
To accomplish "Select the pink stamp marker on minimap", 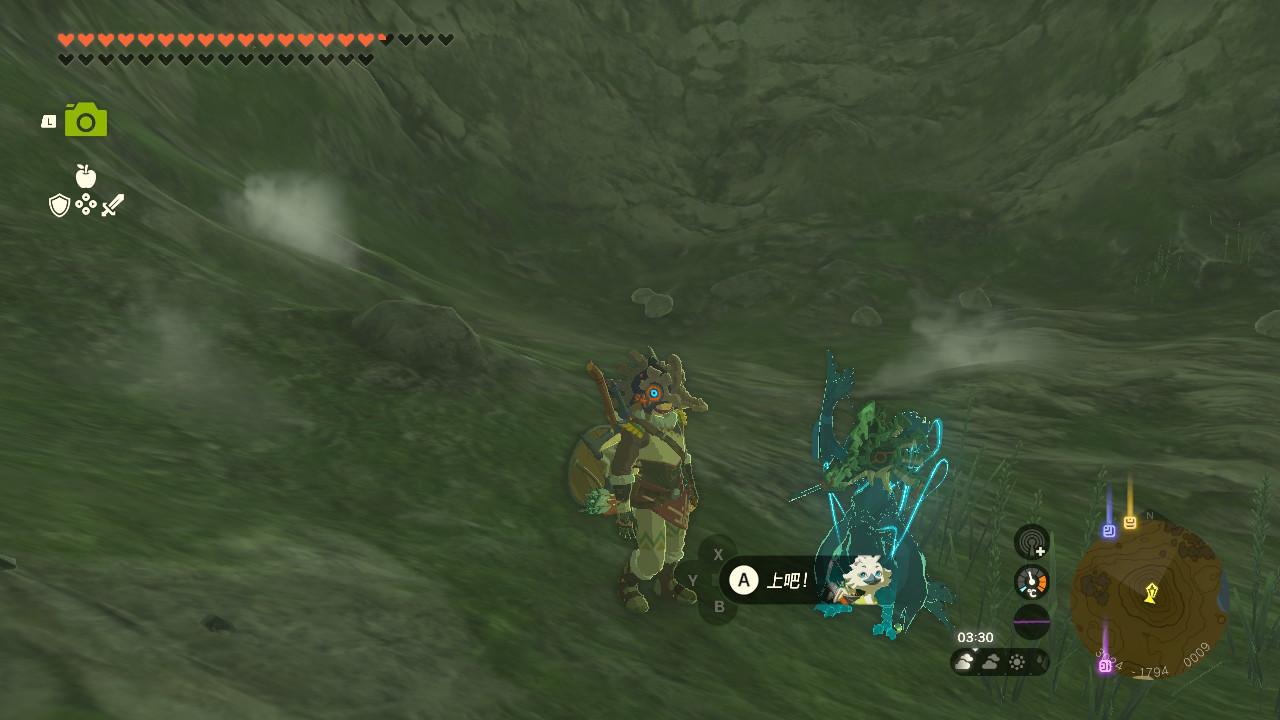I will 1105,665.
